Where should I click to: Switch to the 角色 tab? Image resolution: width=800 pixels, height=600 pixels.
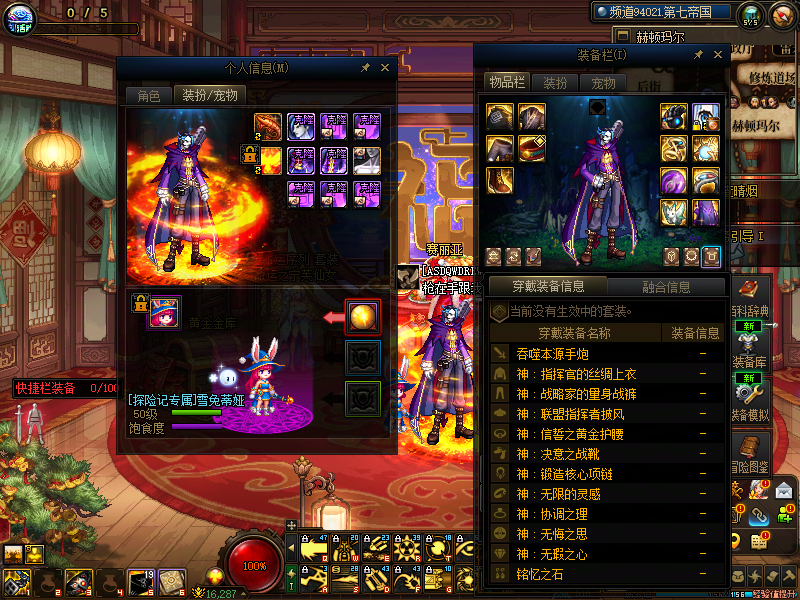click(148, 96)
